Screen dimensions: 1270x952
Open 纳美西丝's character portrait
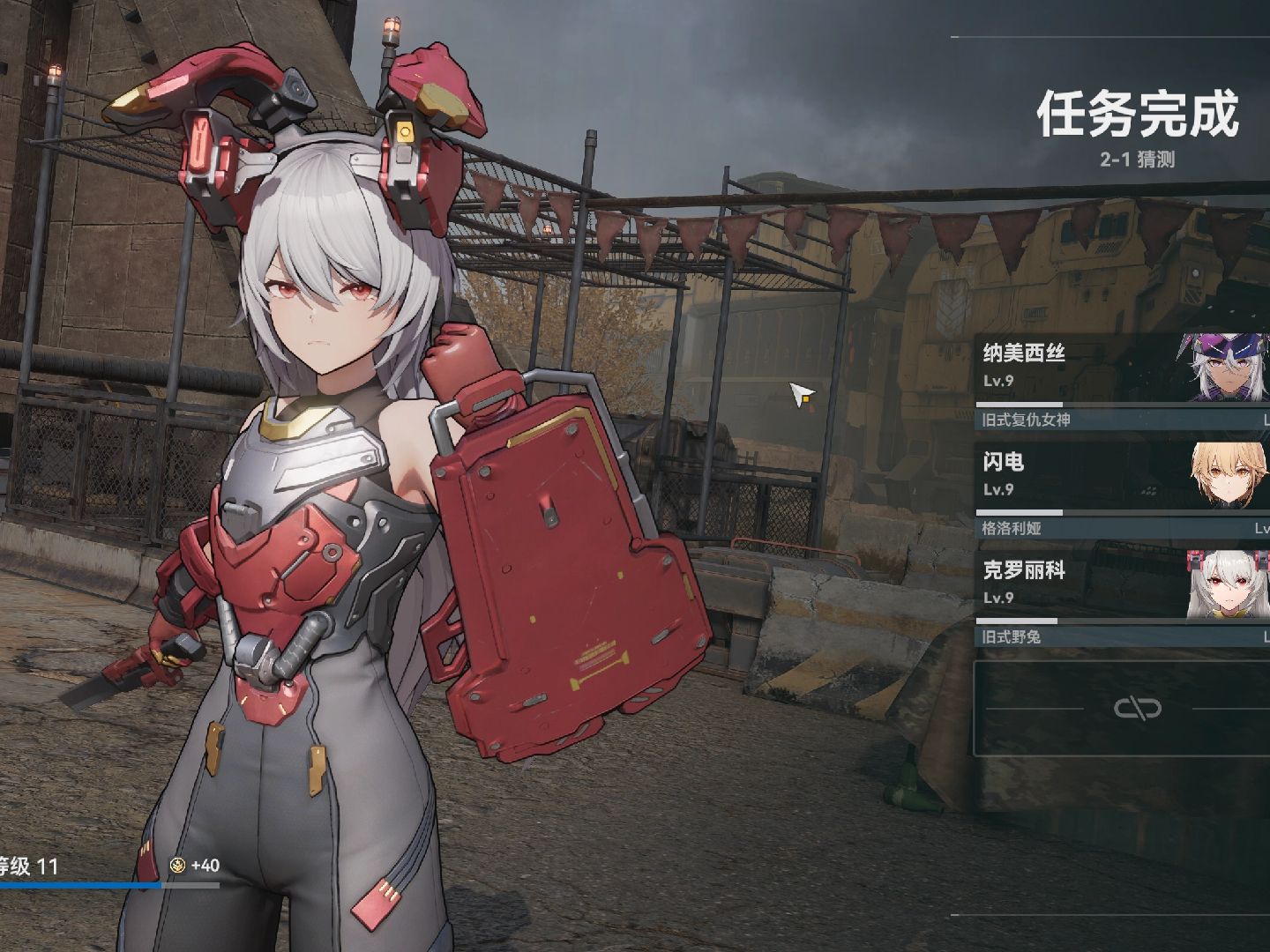1221,370
